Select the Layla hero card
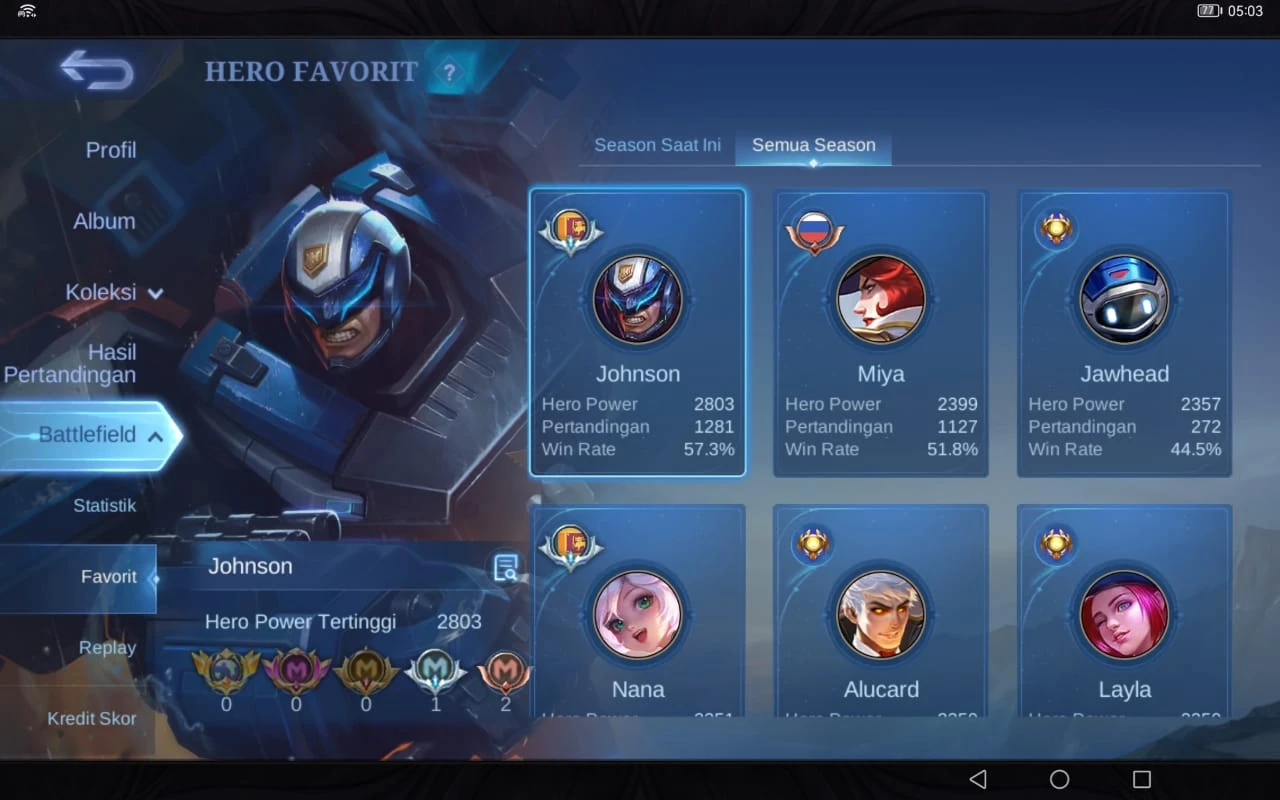 tap(1124, 620)
